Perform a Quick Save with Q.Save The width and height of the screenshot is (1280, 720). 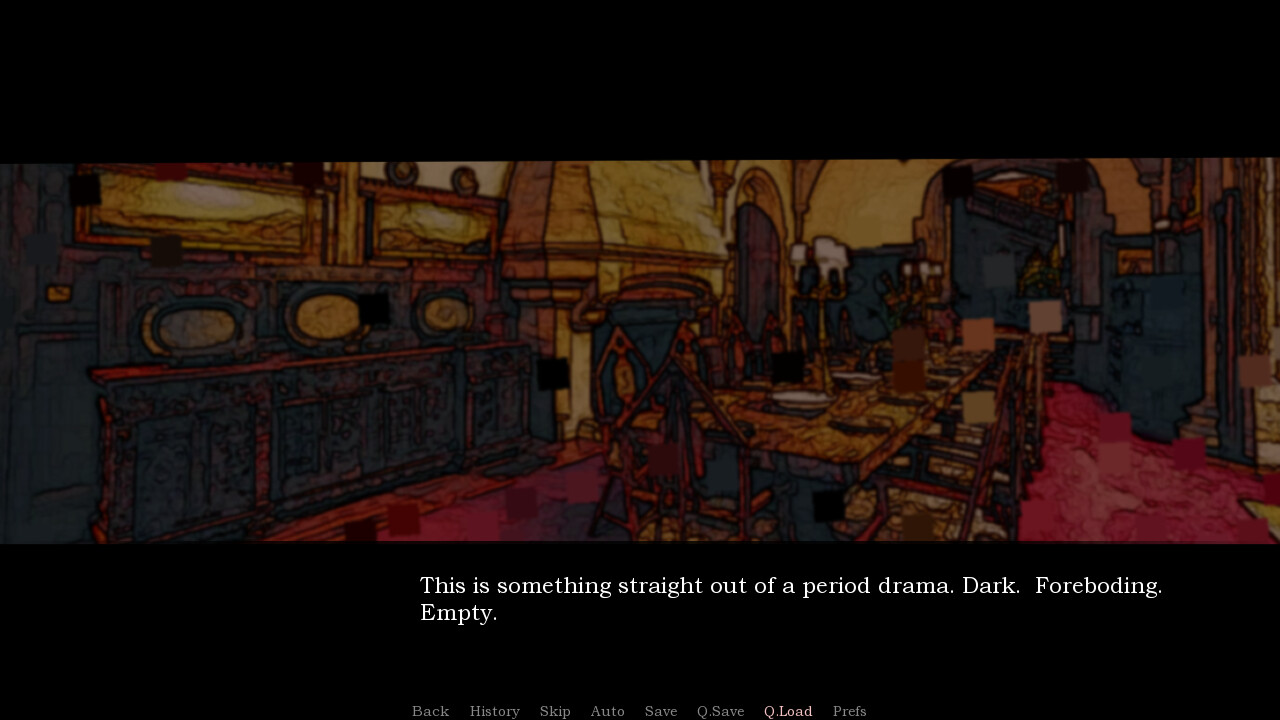[720, 711]
